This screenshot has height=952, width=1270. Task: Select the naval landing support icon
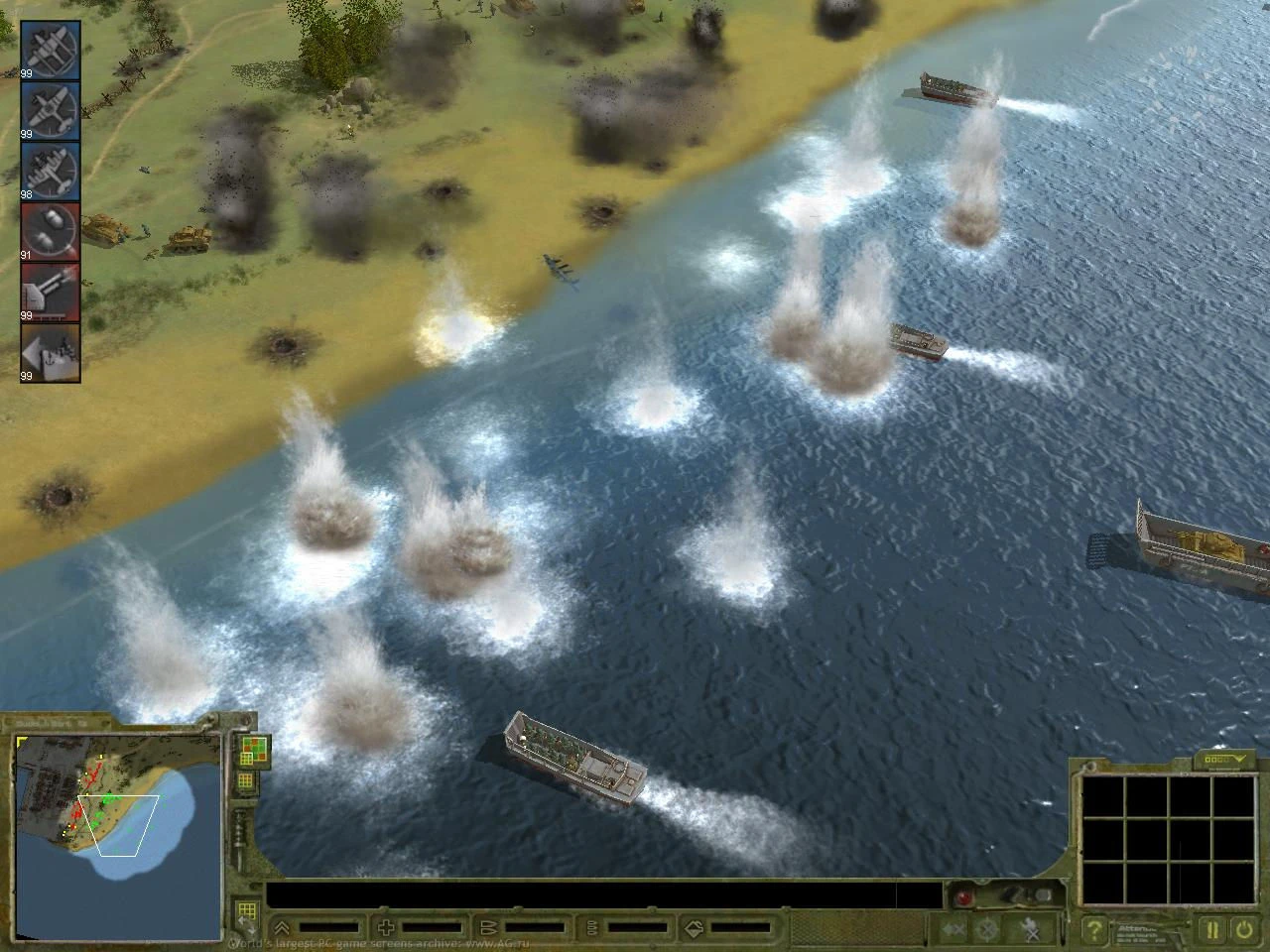tap(50, 355)
